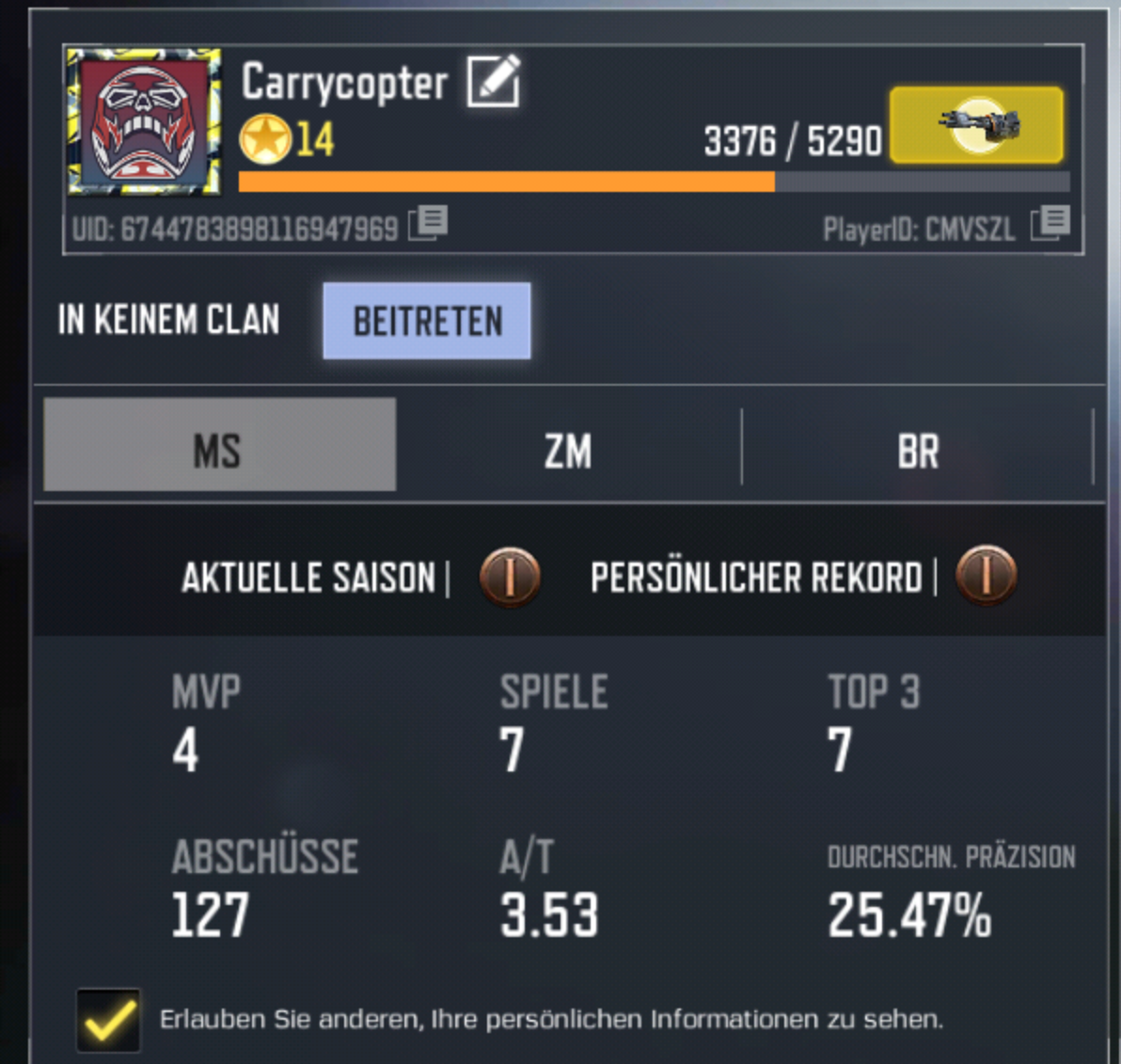This screenshot has width=1121, height=1064.
Task: Click the skull profile avatar
Action: click(x=144, y=122)
